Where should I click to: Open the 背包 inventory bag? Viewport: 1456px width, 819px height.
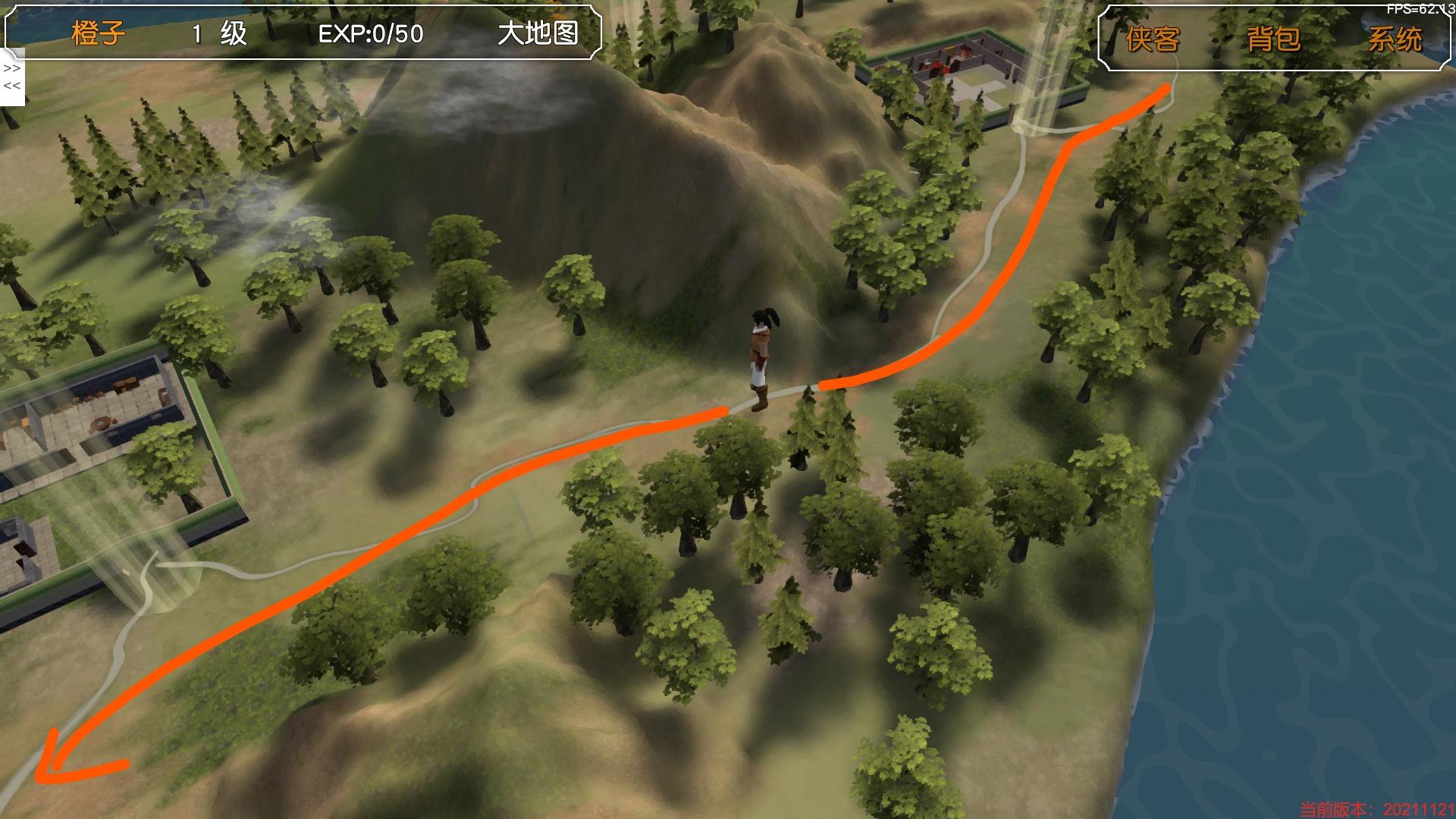pos(1273,39)
